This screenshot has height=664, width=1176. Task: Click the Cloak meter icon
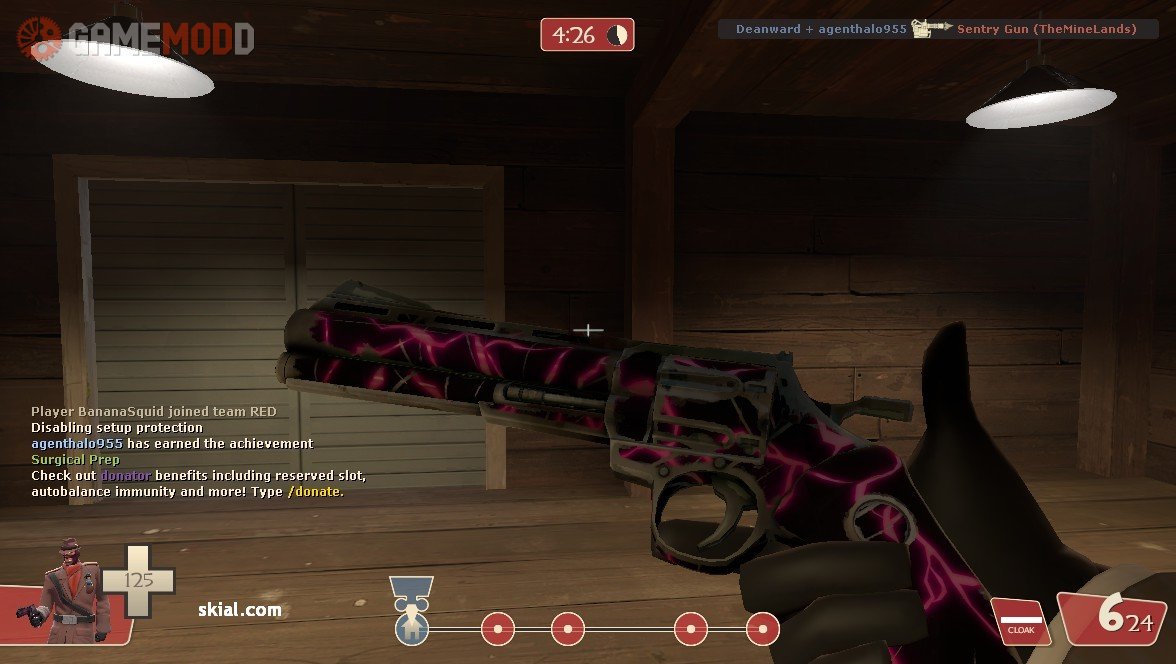[1019, 622]
